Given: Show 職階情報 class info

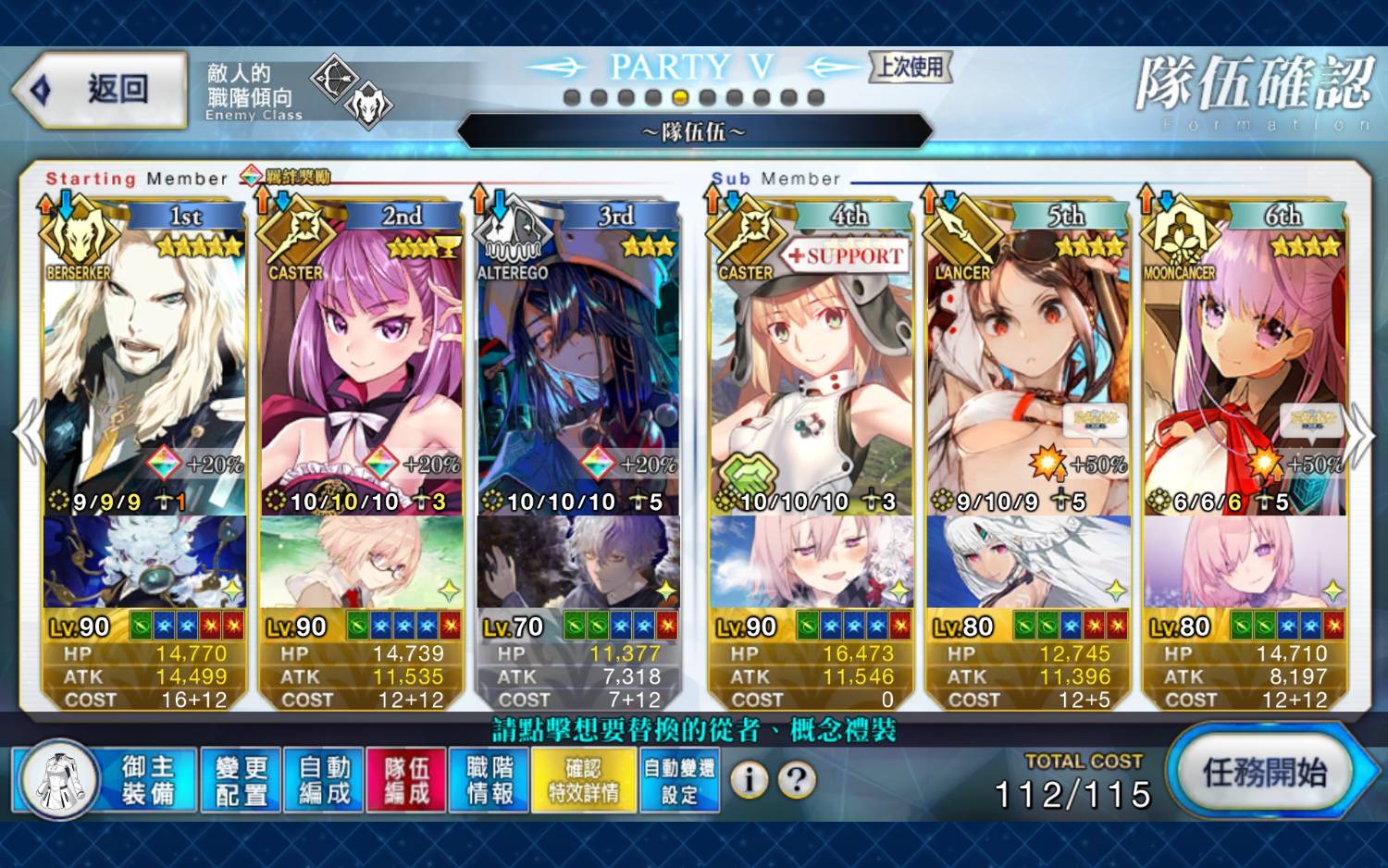Looking at the screenshot, I should pyautogui.click(x=490, y=780).
